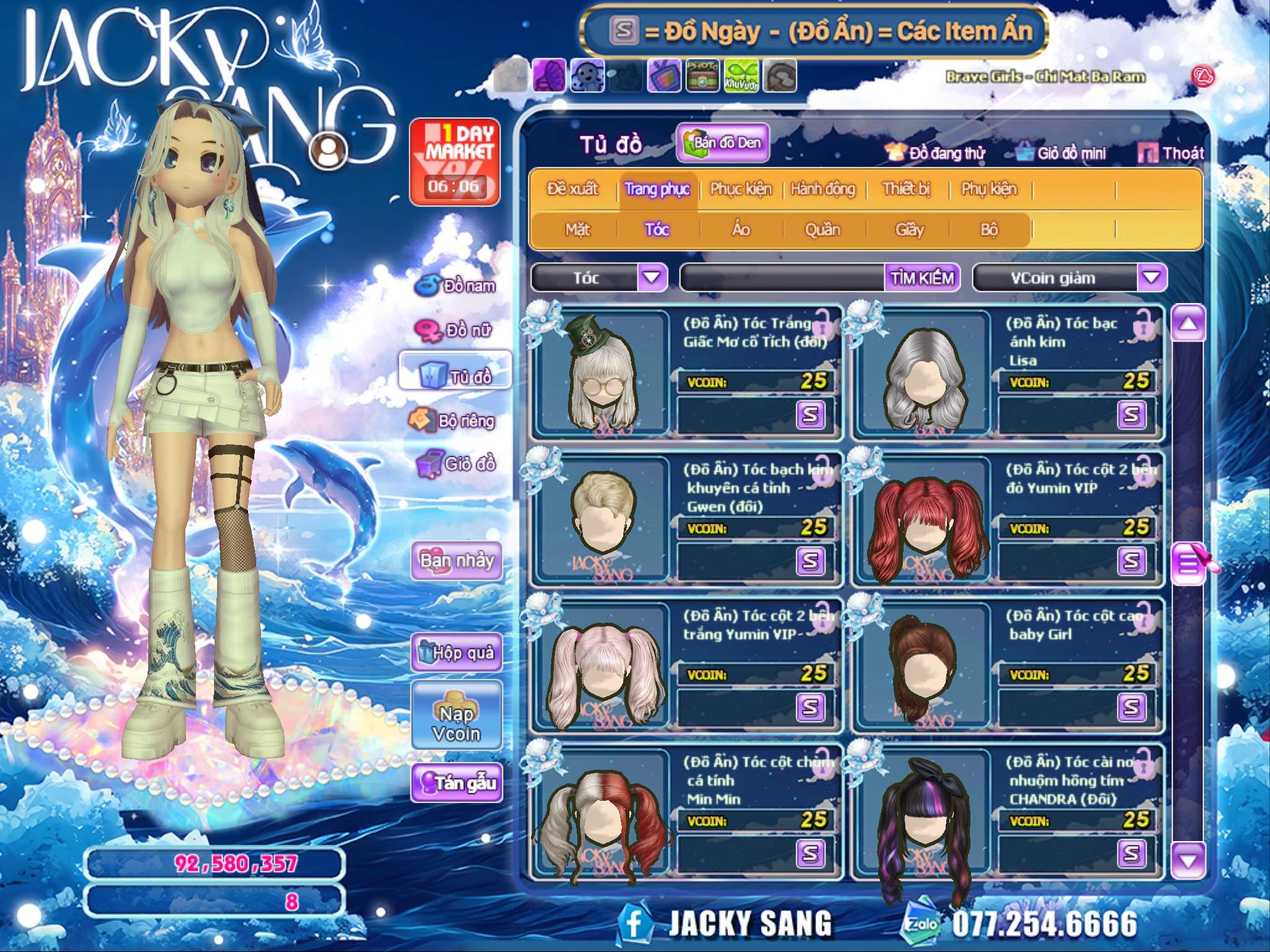The height and width of the screenshot is (952, 1270).
Task: Click the scroll-up arrow of item list
Action: pos(1188,324)
